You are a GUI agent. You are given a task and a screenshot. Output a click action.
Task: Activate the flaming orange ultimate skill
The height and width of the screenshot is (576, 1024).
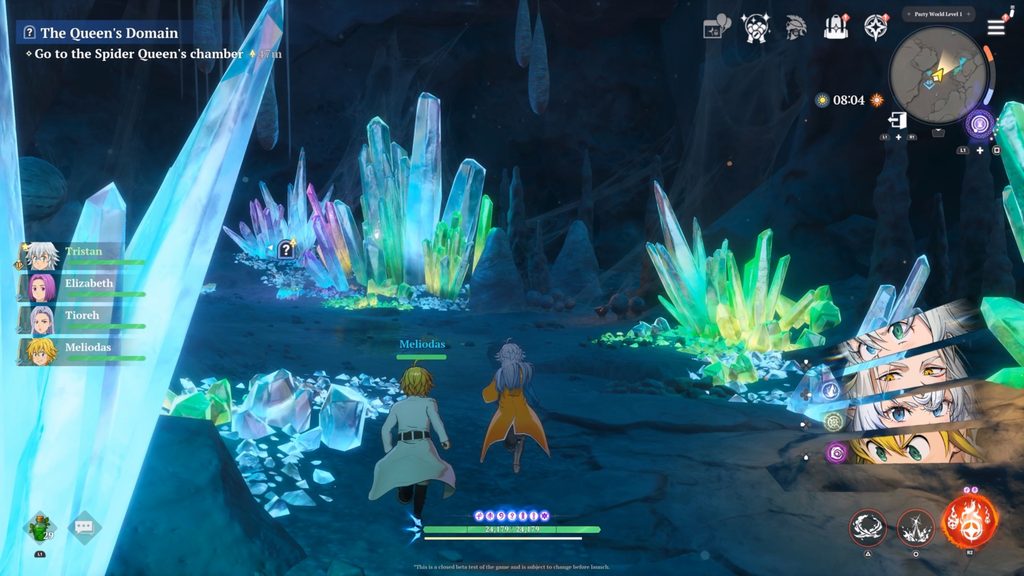(969, 523)
